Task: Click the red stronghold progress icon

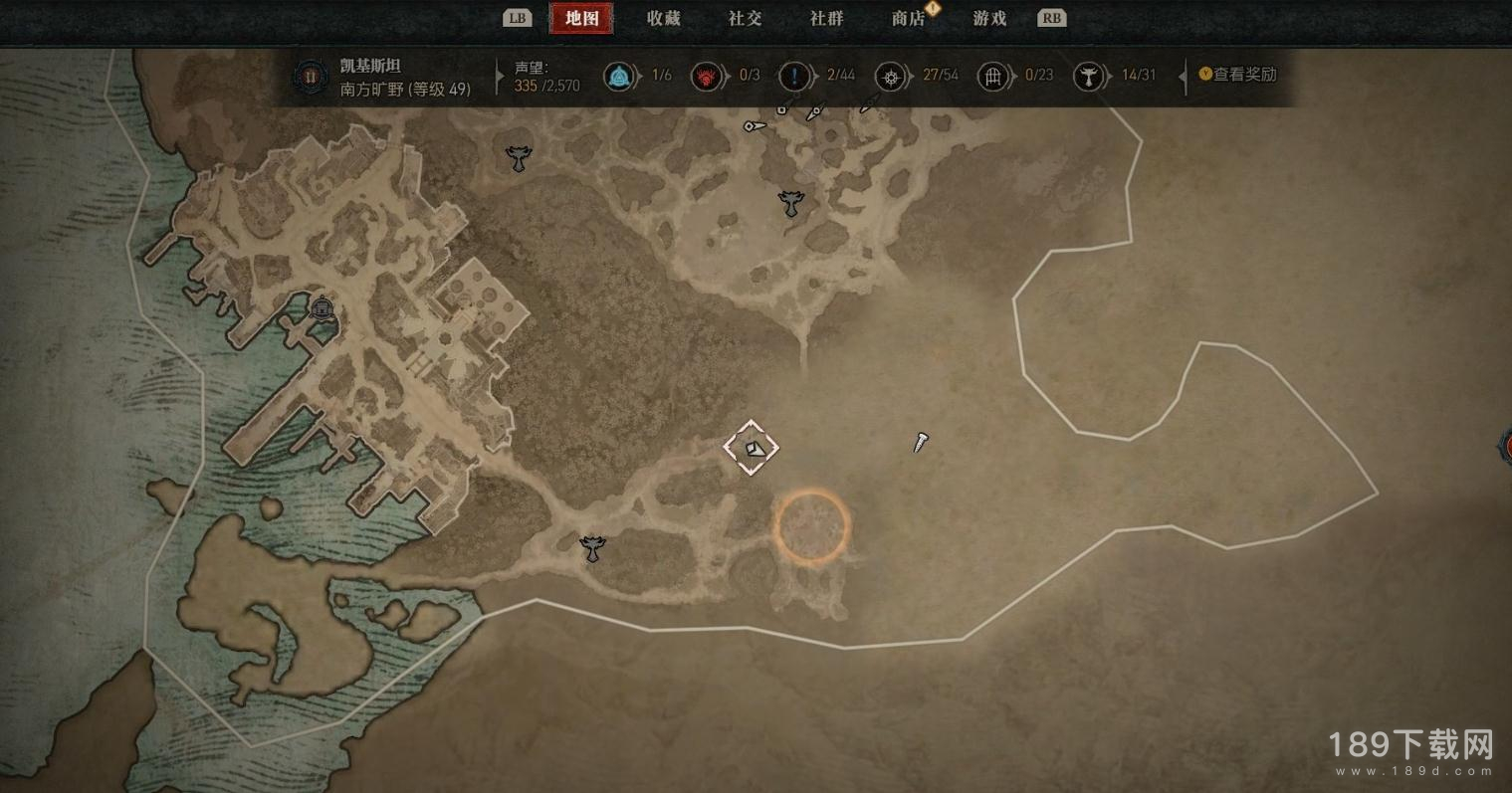Action: [x=707, y=76]
